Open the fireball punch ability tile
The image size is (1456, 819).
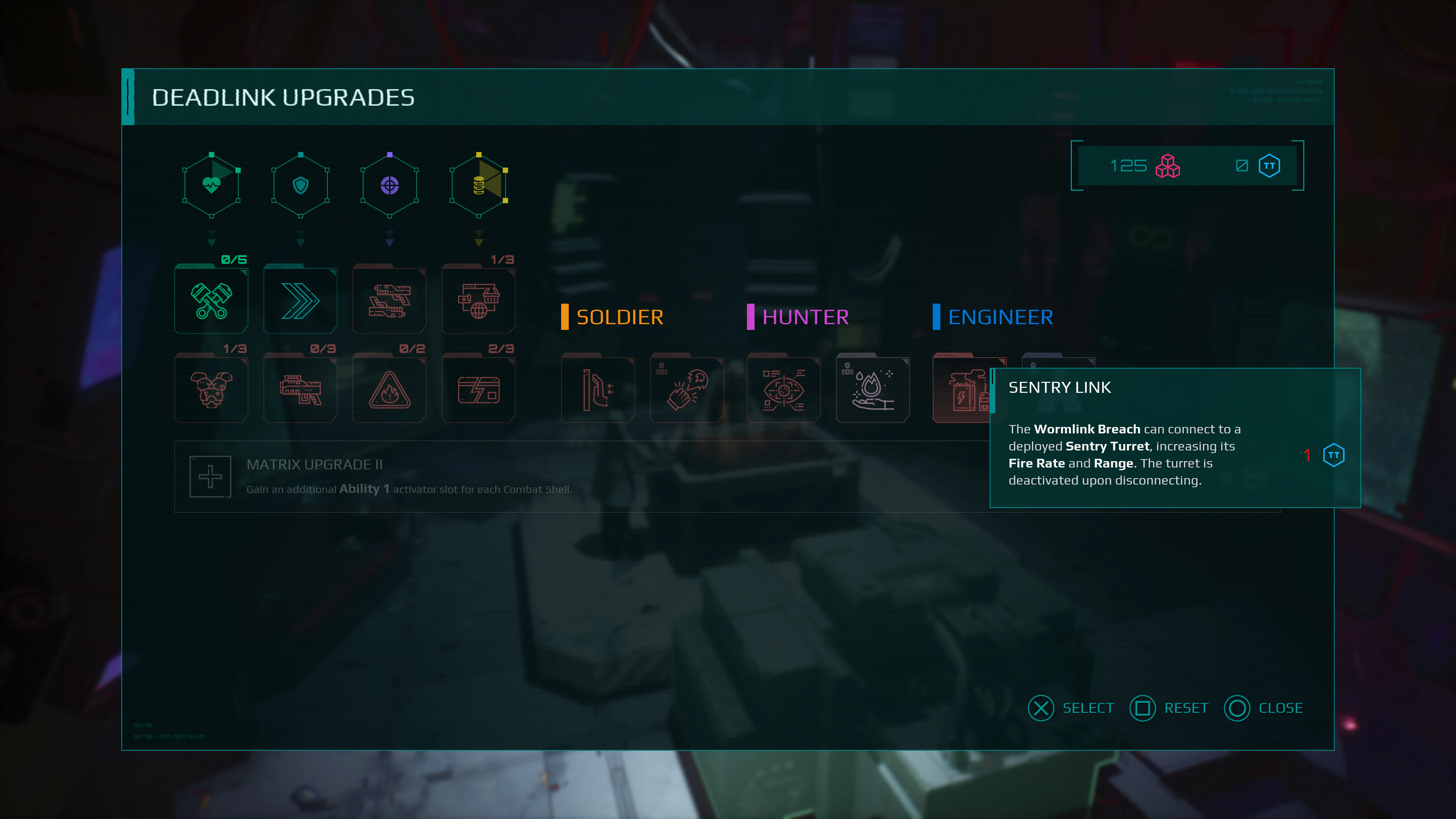(x=687, y=388)
